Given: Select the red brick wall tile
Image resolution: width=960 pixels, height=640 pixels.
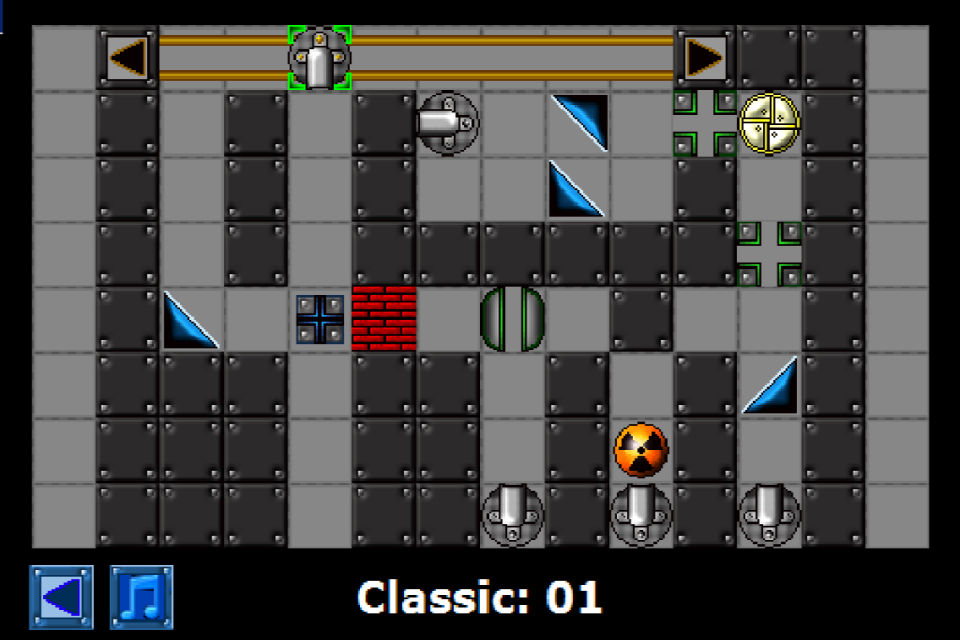Looking at the screenshot, I should pos(384,318).
